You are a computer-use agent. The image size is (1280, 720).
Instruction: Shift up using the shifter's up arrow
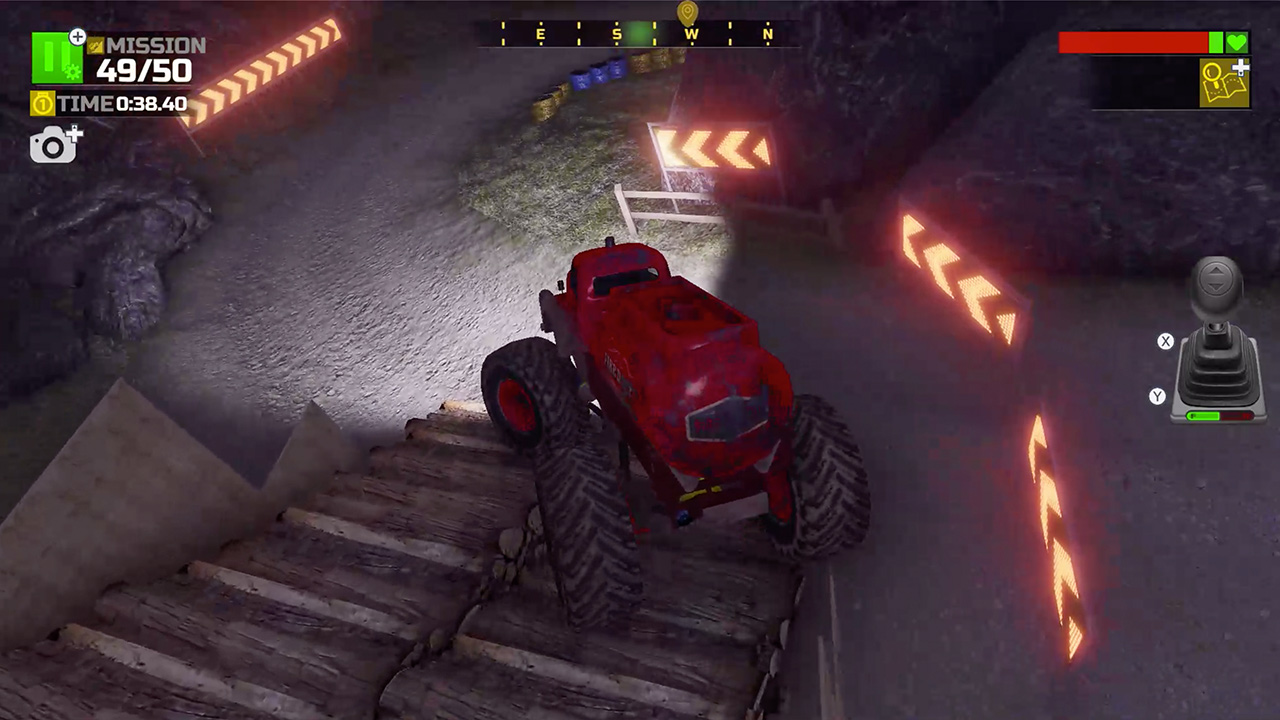1216,272
